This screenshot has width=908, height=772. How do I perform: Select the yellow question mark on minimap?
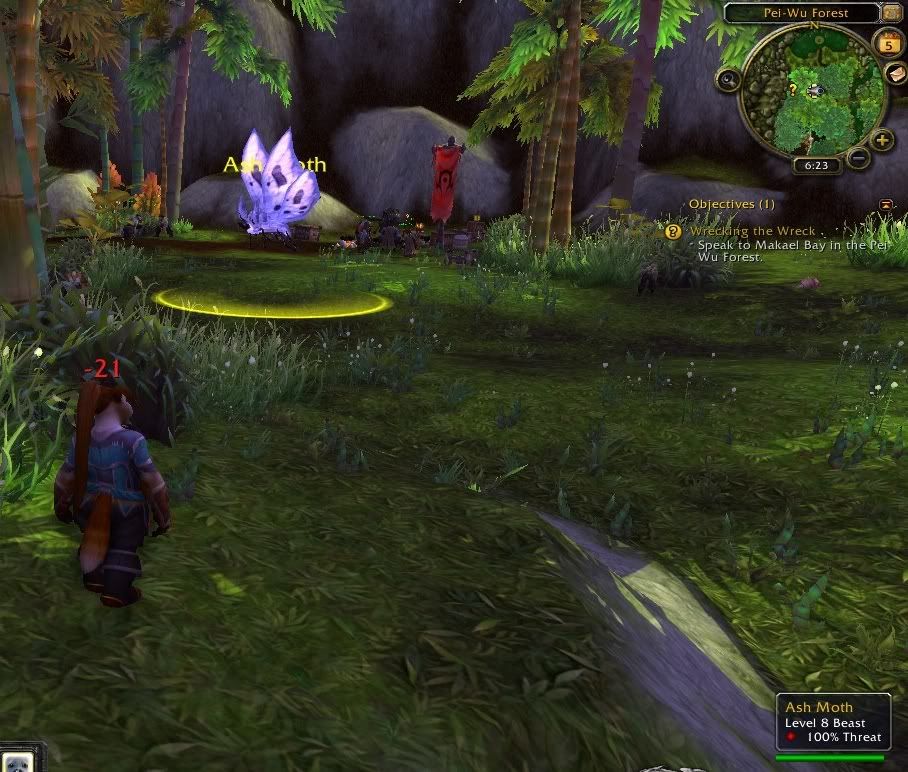click(792, 89)
